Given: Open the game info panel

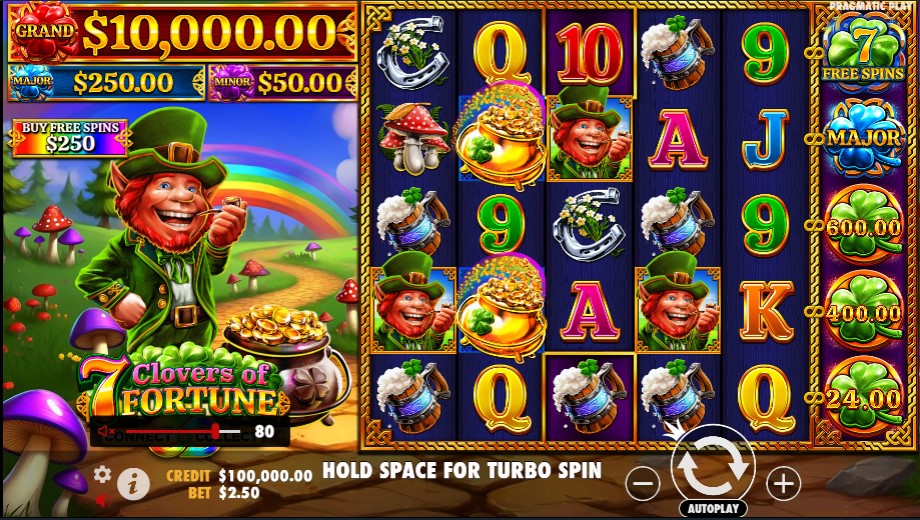Looking at the screenshot, I should pos(133,484).
